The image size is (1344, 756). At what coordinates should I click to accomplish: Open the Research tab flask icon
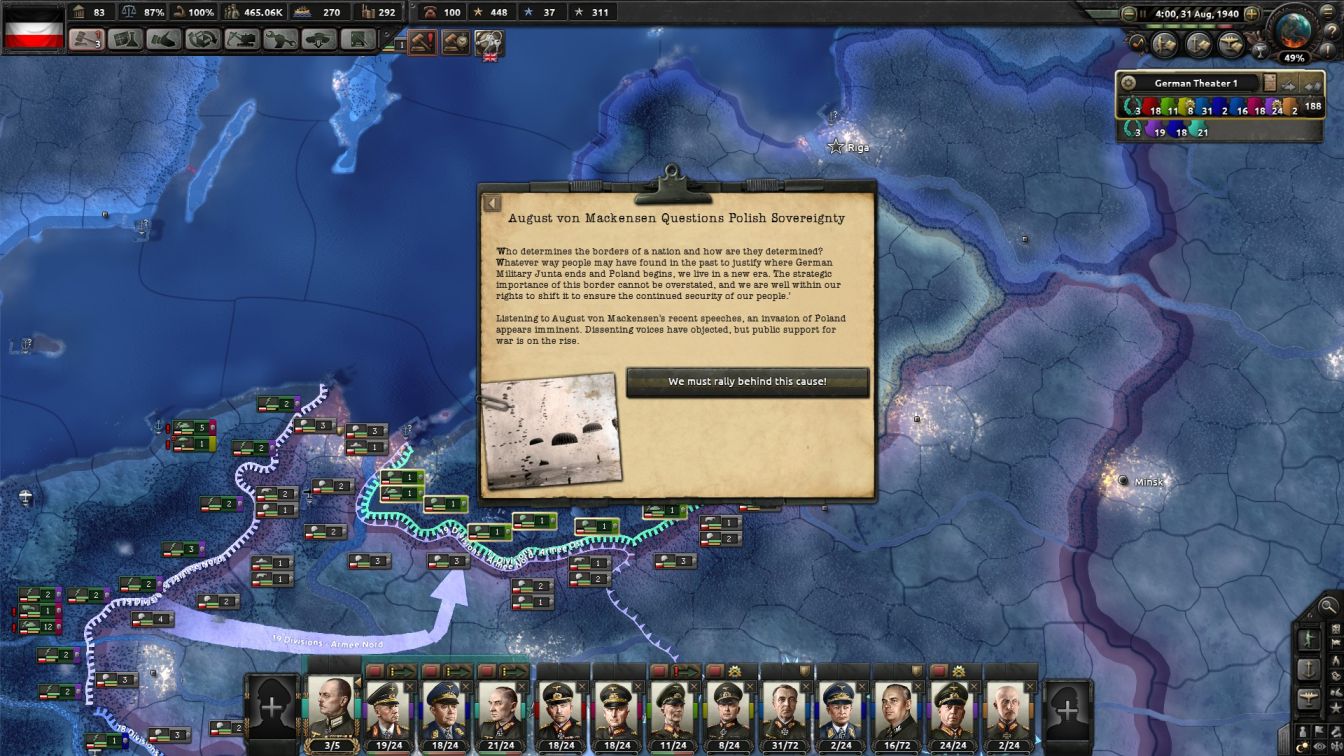point(123,39)
